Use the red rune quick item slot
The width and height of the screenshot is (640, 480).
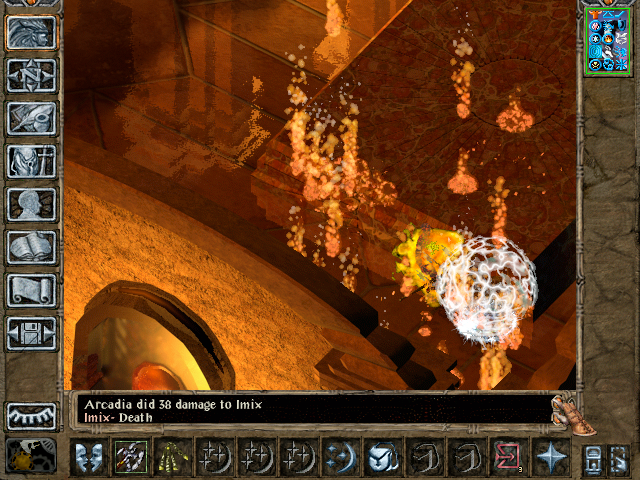[x=508, y=457]
